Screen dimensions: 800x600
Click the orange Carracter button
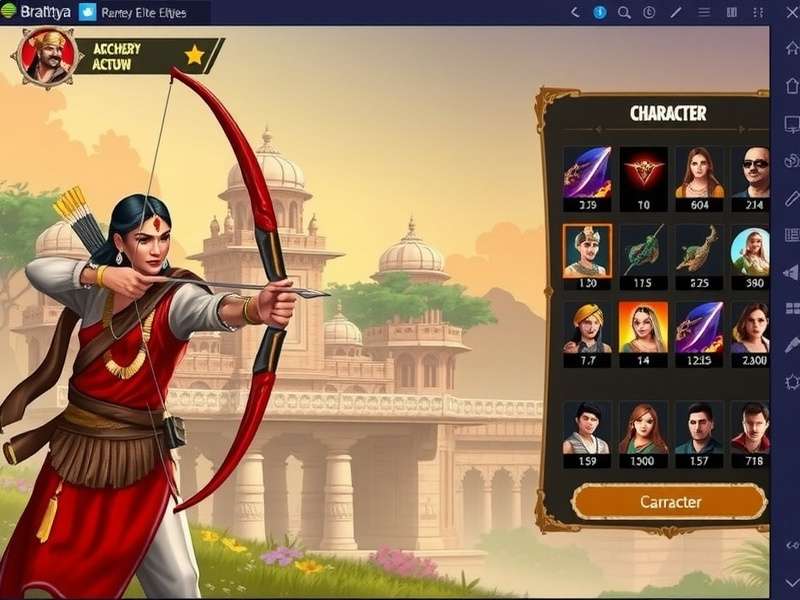pyautogui.click(x=669, y=502)
